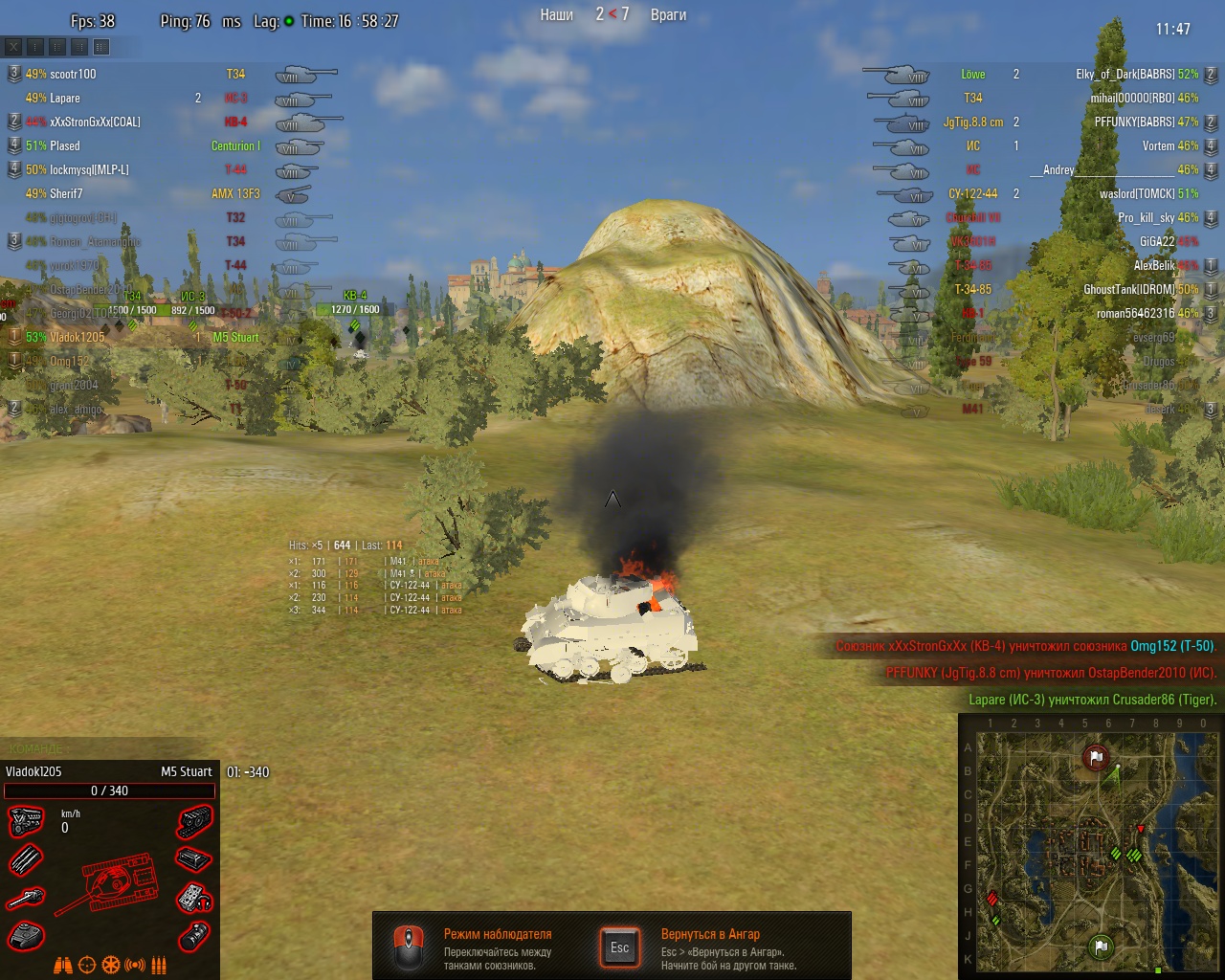
Task: Select ally Plased with the Centurion I
Action: [65, 145]
